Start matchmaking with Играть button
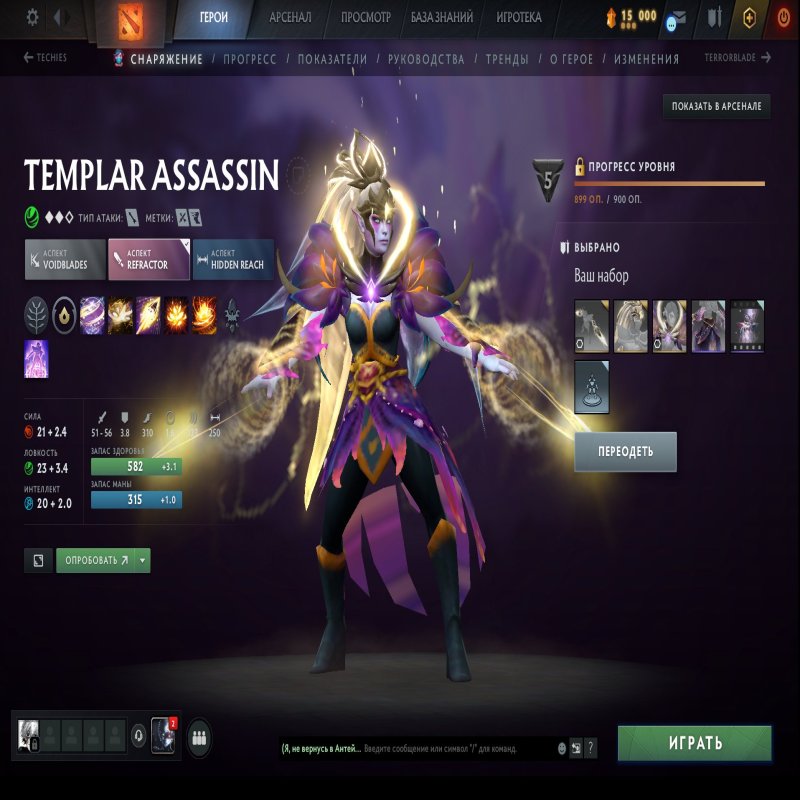The width and height of the screenshot is (800, 800). 694,743
